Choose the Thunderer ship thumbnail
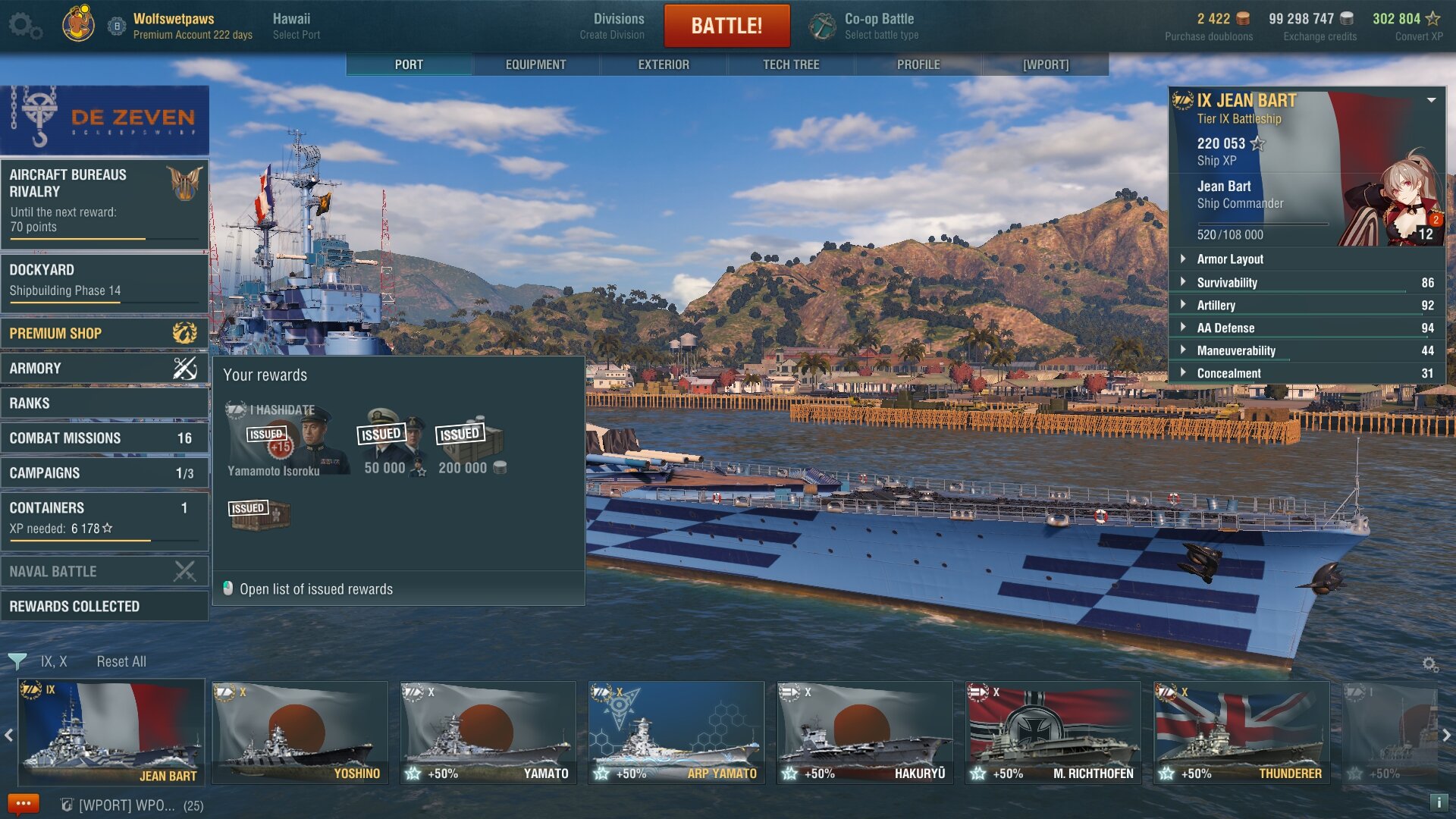Screen dimensions: 1456x819 pos(1241,733)
